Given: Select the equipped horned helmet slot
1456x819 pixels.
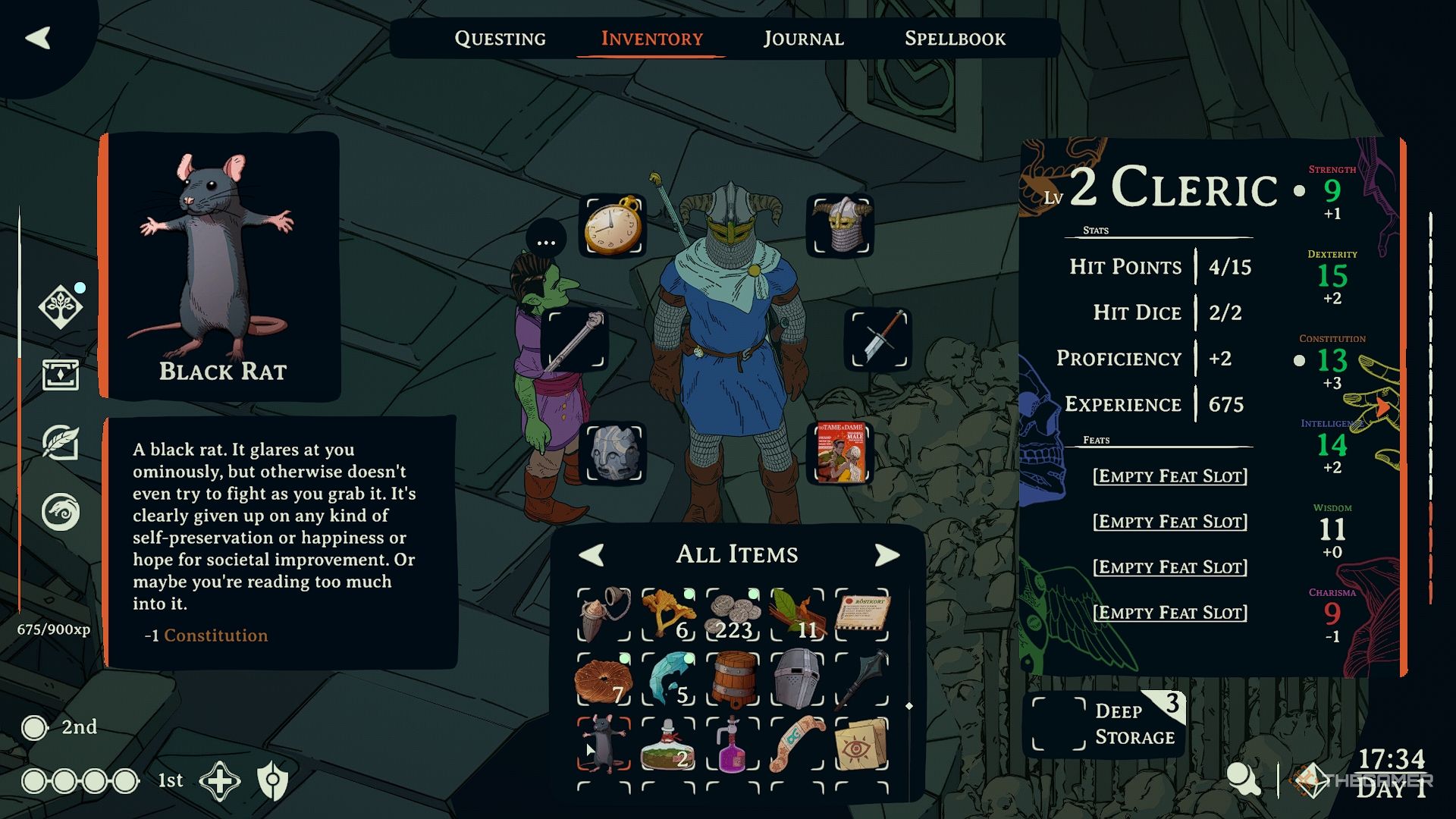Looking at the screenshot, I should pos(840,226).
